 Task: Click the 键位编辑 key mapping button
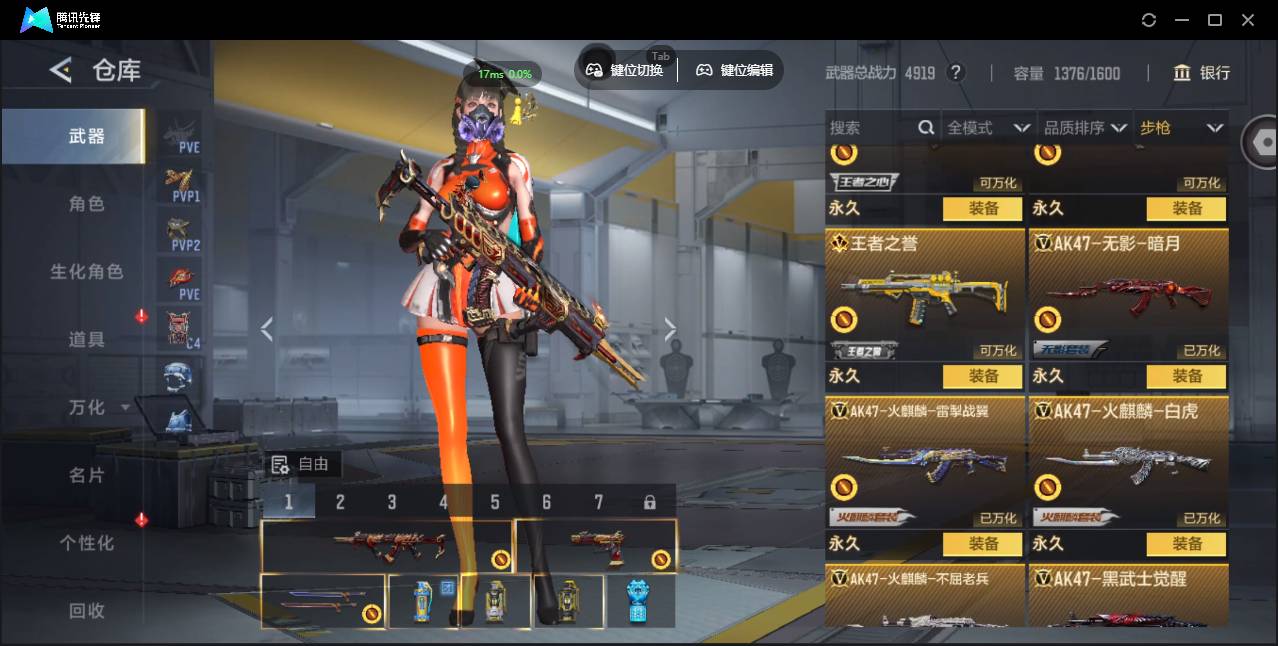(x=735, y=70)
